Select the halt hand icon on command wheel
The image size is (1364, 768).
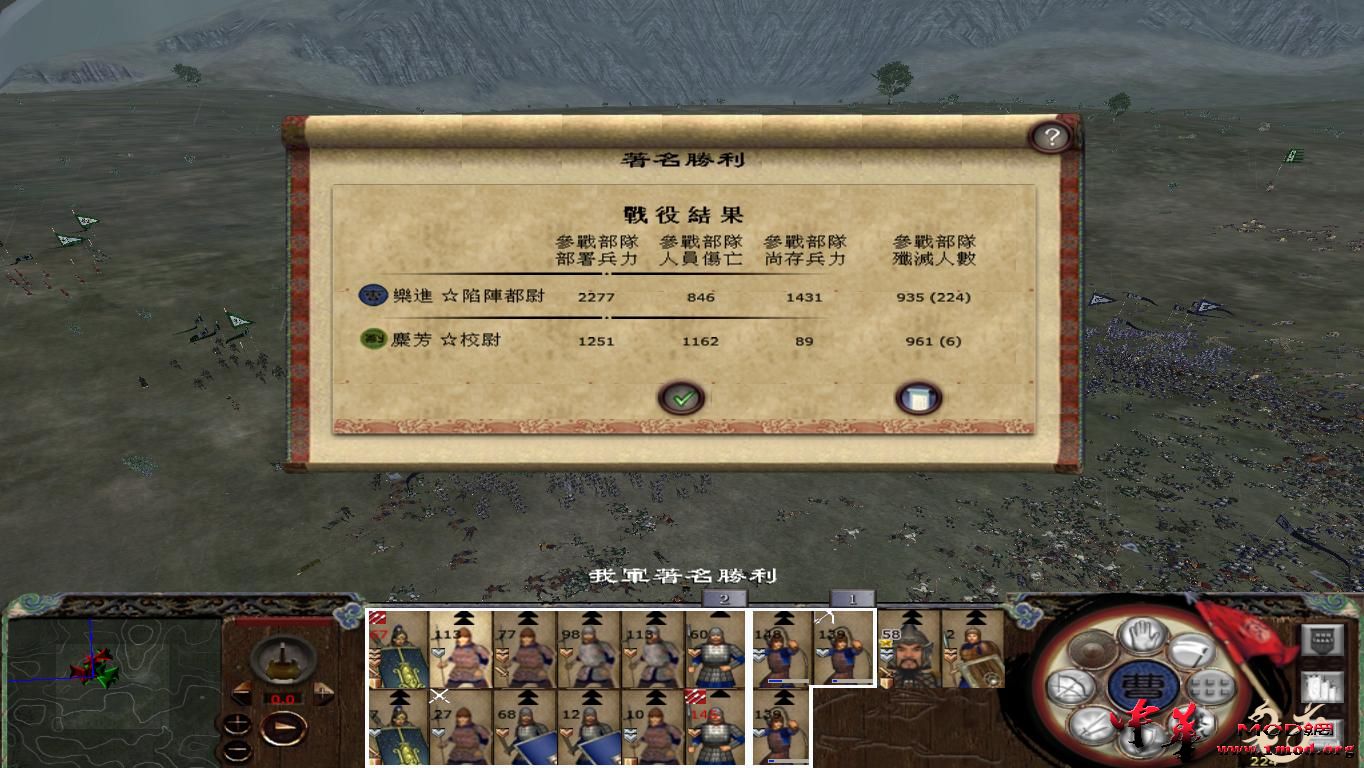pyautogui.click(x=1141, y=632)
